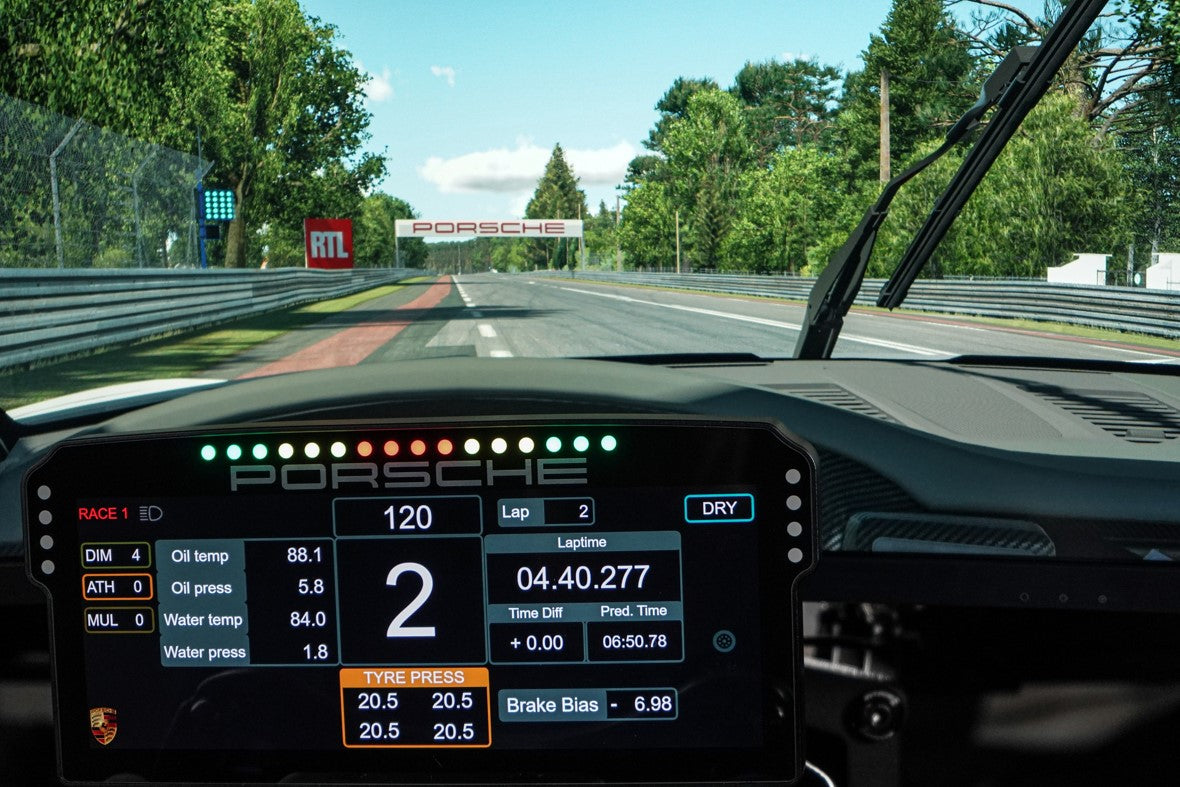Image resolution: width=1180 pixels, height=787 pixels.
Task: Open the small gear icon on the dash
Action: tap(724, 641)
